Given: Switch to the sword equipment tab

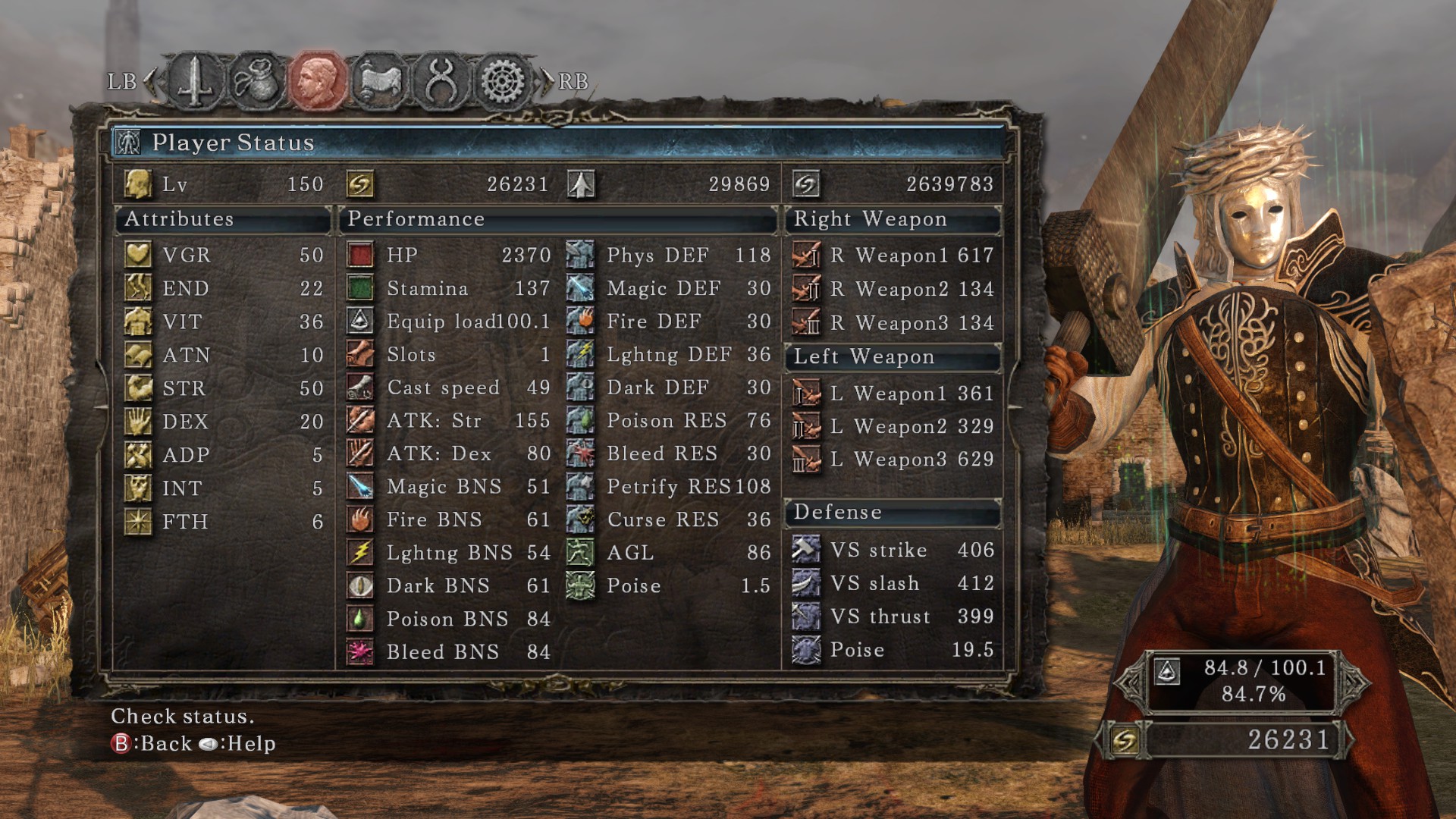Looking at the screenshot, I should point(195,81).
